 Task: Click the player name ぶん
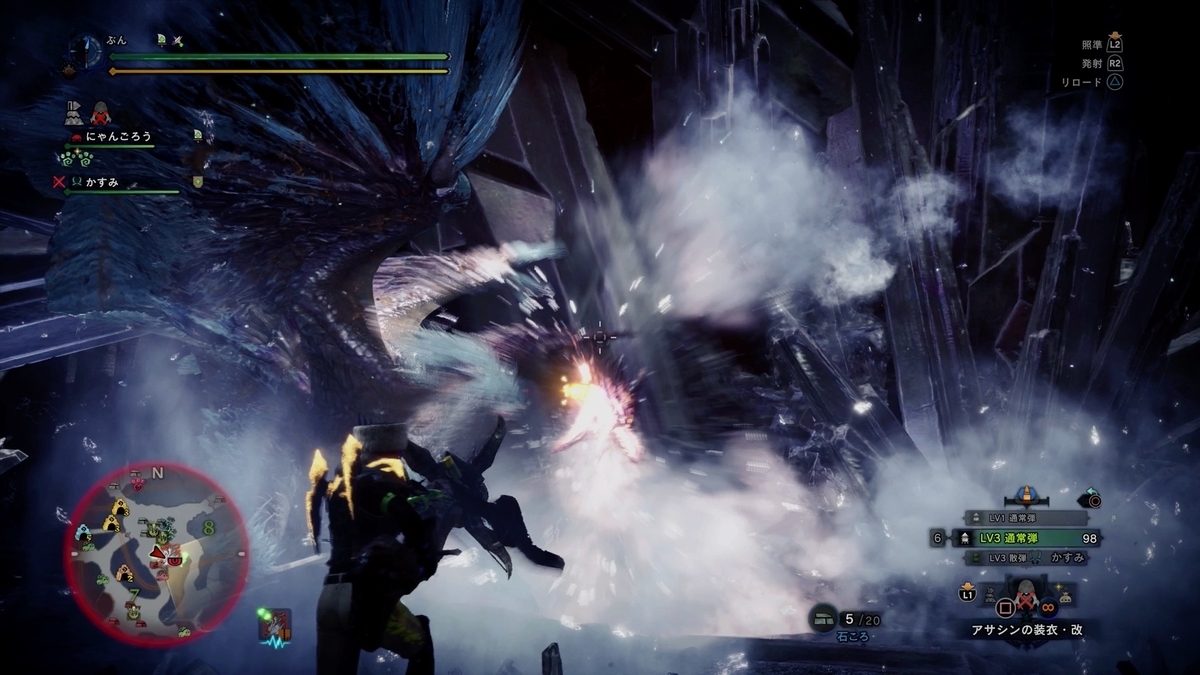(115, 40)
